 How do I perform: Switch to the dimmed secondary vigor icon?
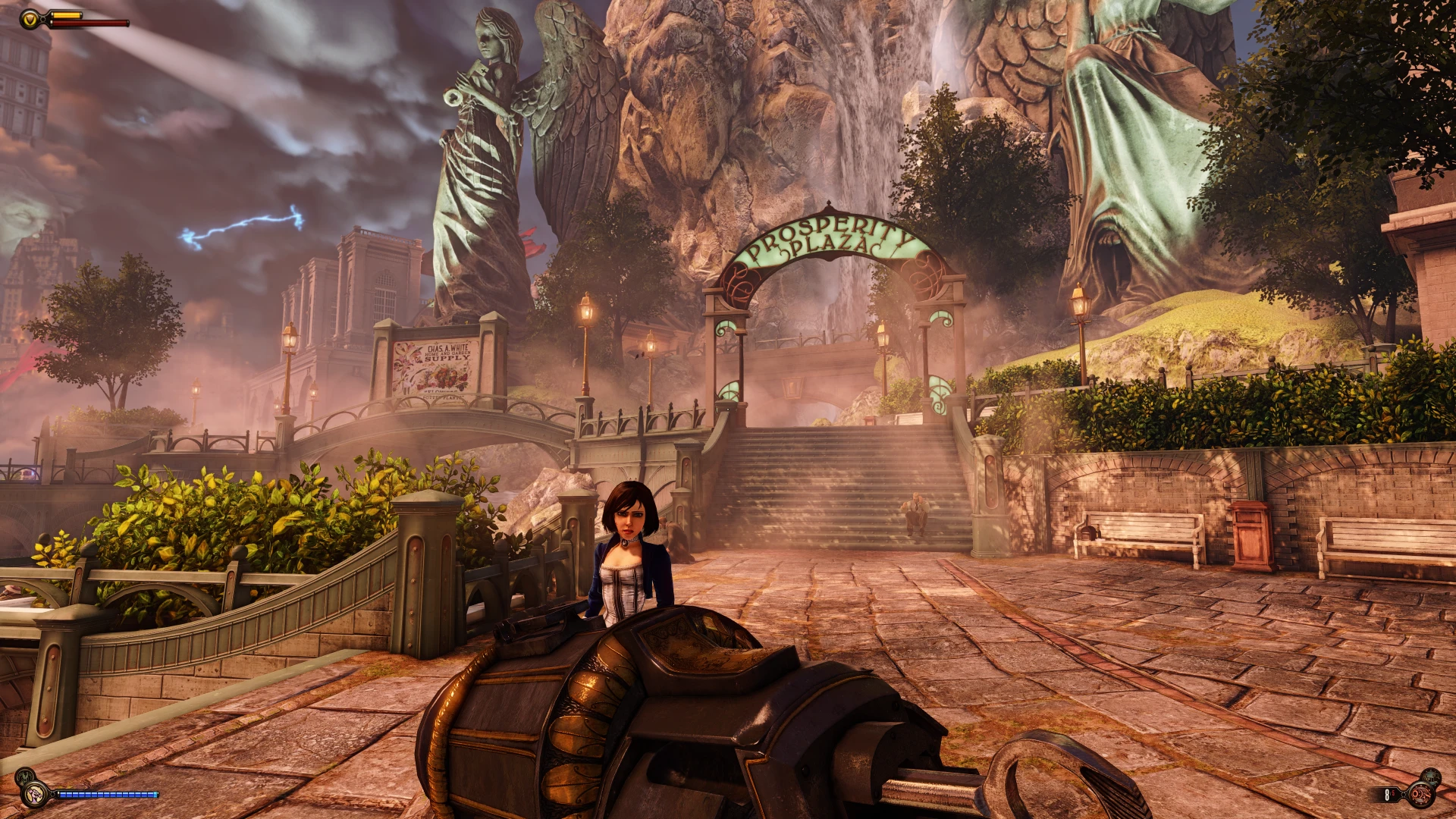tap(25, 777)
